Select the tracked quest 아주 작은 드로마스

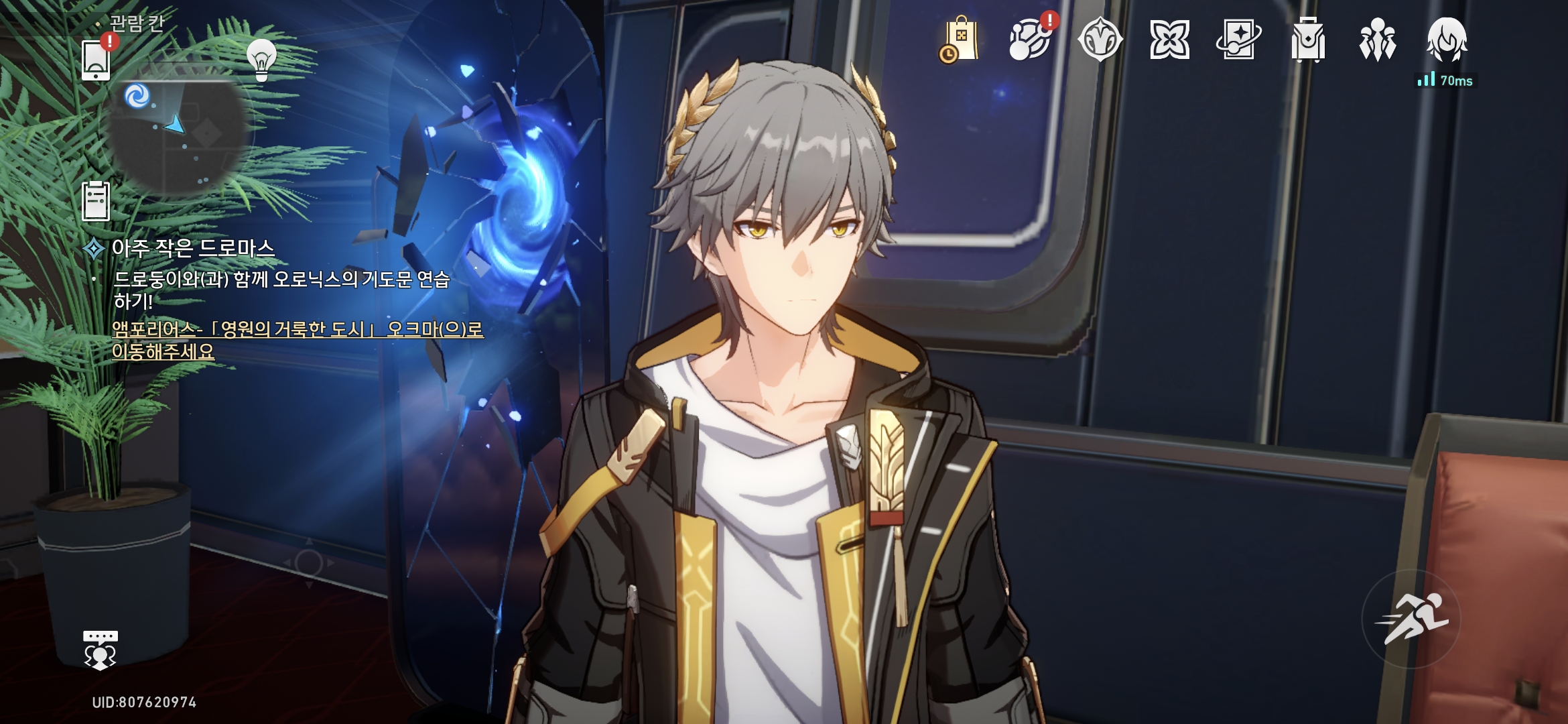(x=193, y=249)
